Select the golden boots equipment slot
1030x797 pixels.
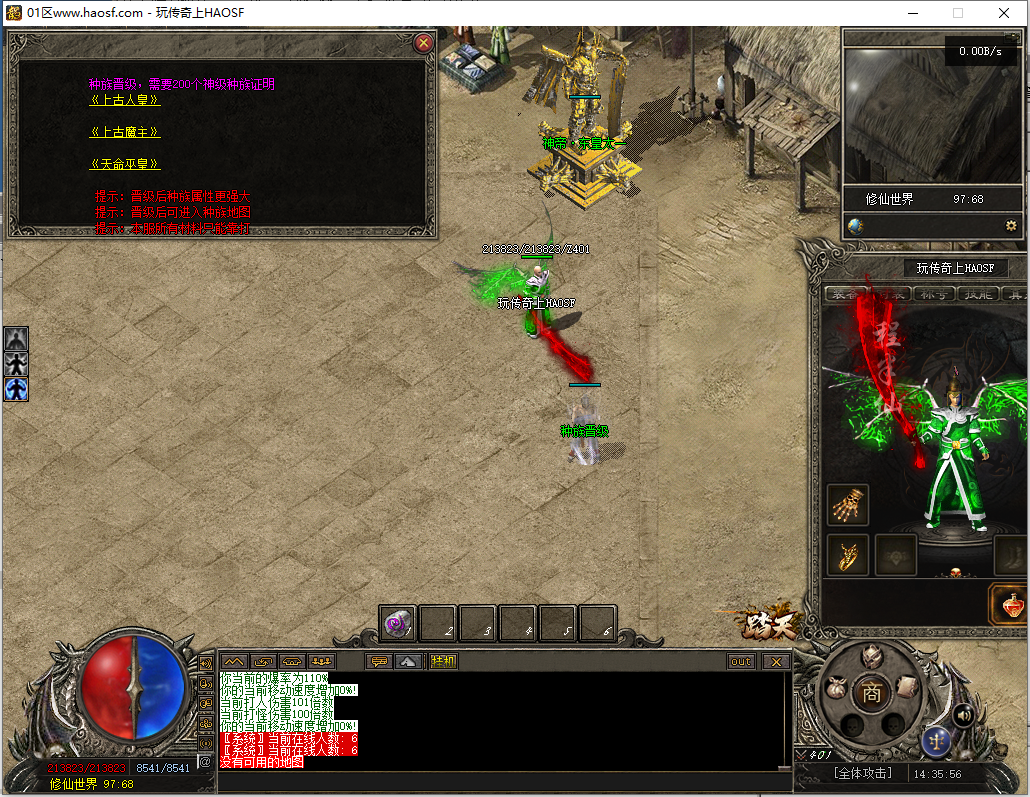(848, 555)
